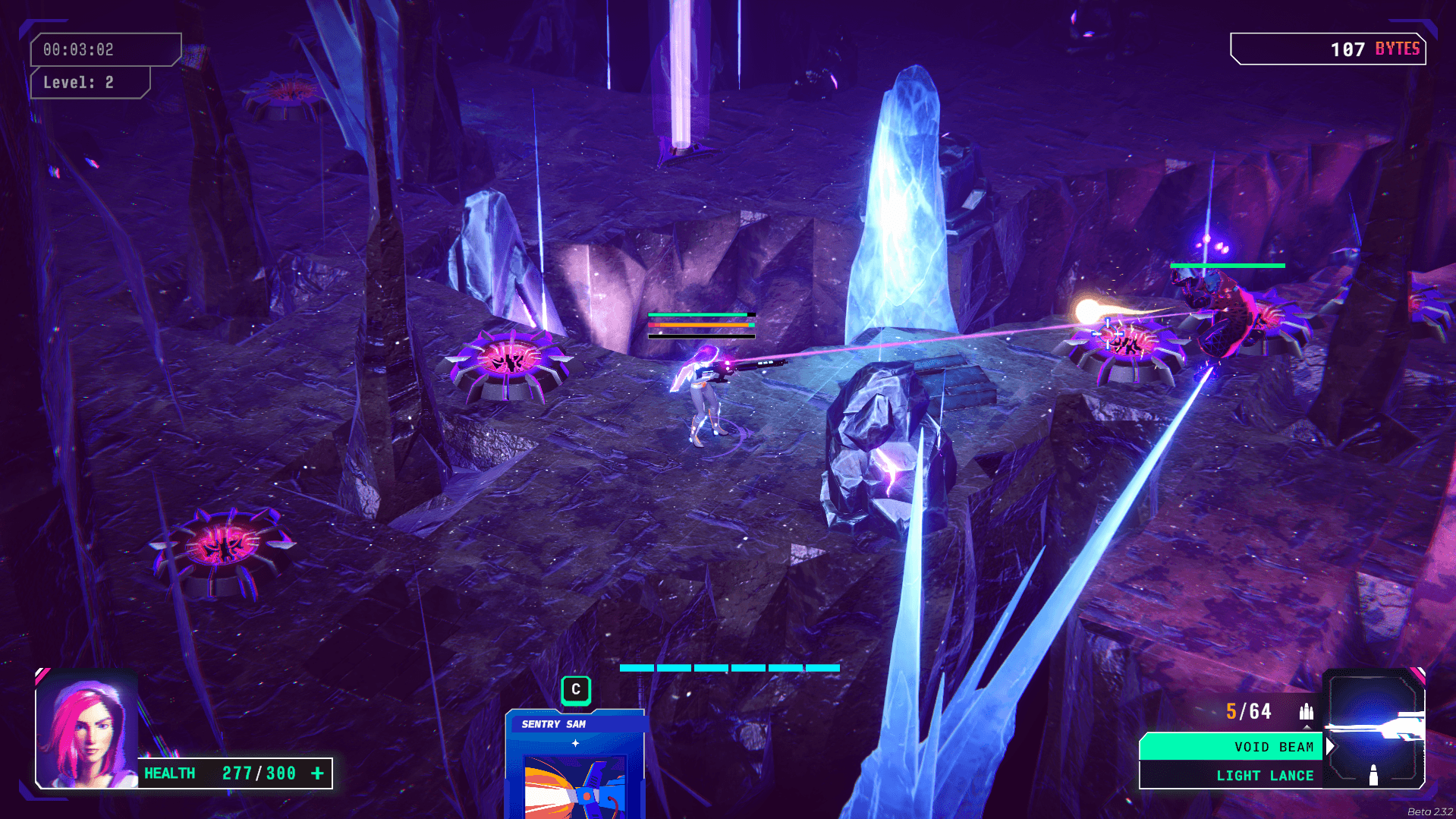Select the Void Beam weapon
Image resolution: width=1456 pixels, height=819 pixels.
(1231, 747)
